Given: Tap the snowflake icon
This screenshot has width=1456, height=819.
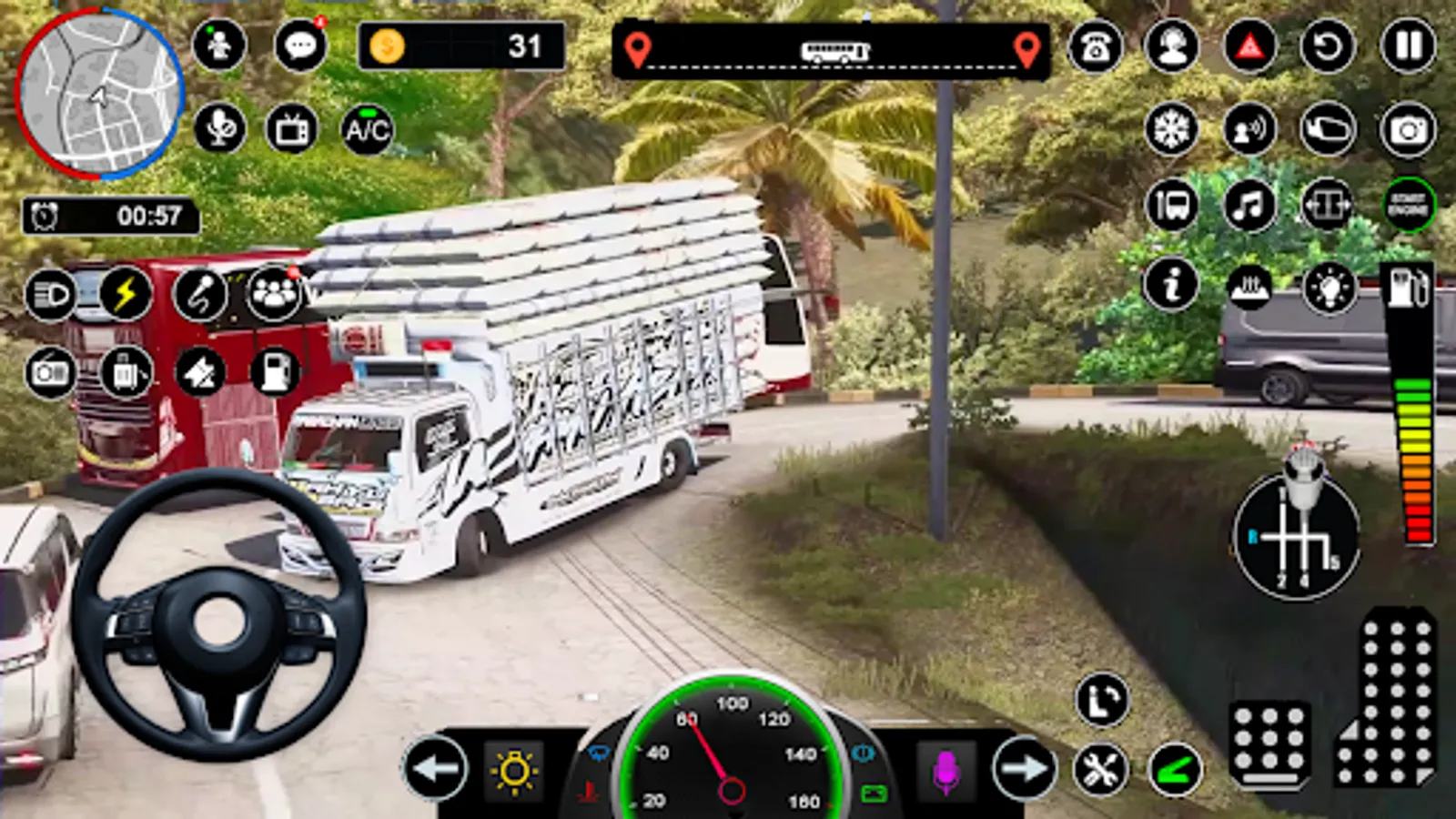Looking at the screenshot, I should pyautogui.click(x=1172, y=129).
